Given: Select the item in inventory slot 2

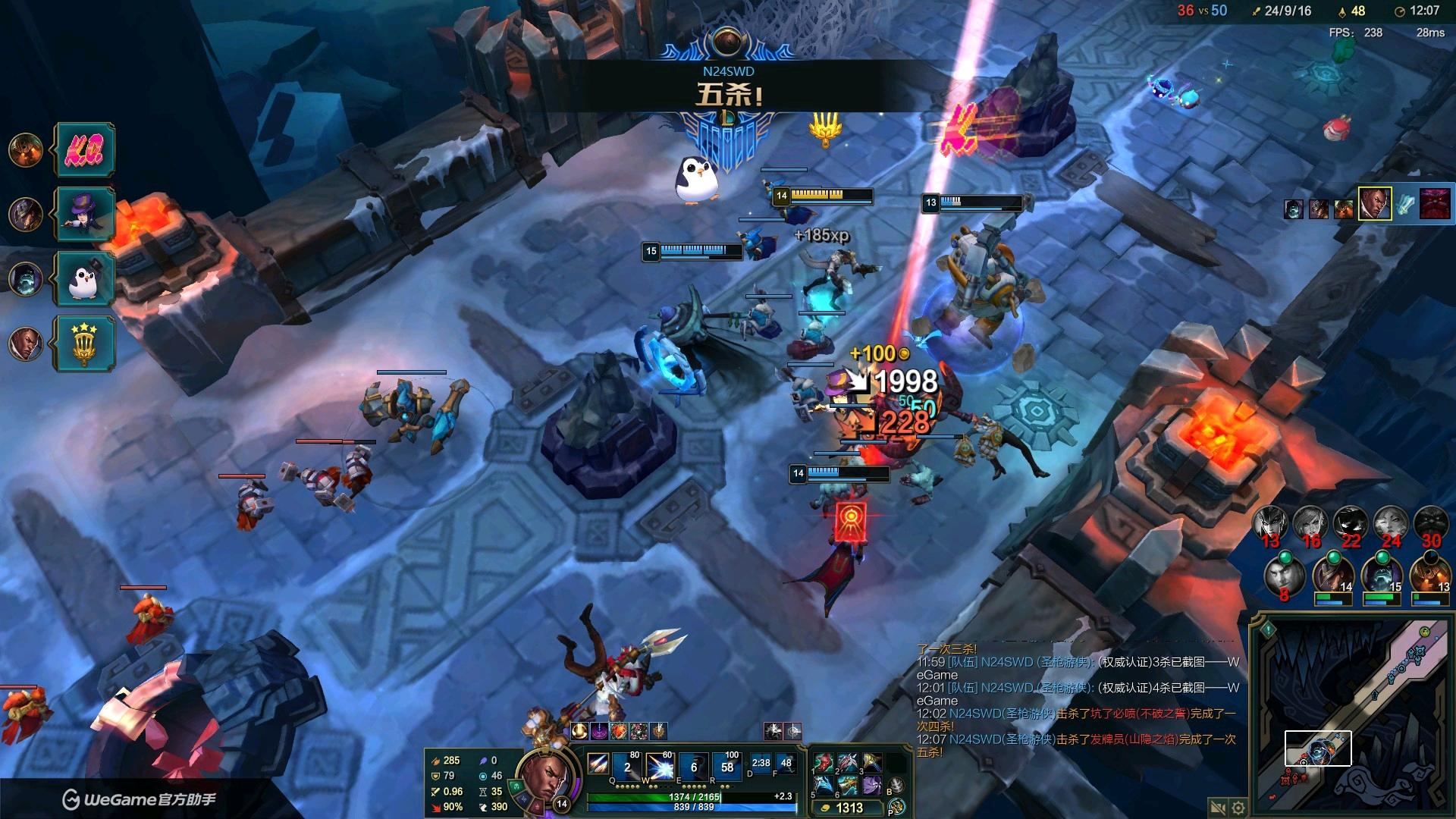Looking at the screenshot, I should (847, 763).
